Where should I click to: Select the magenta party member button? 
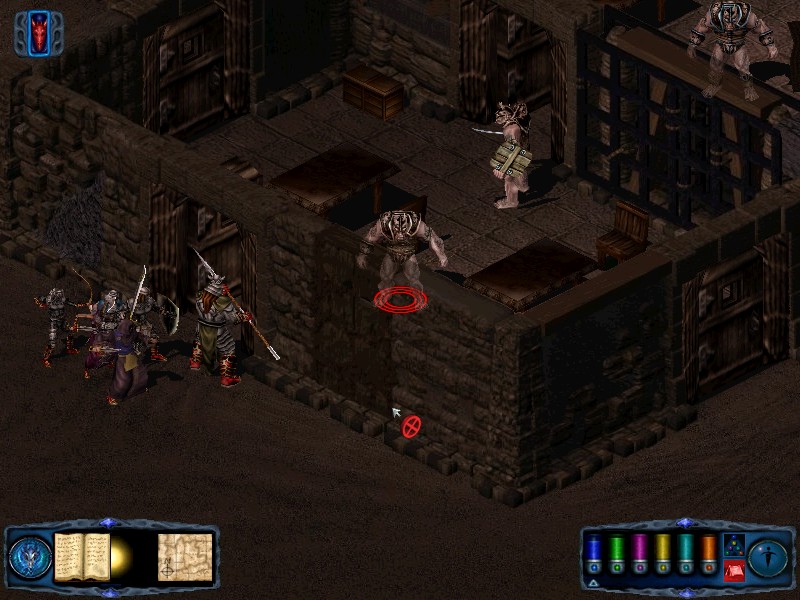pos(639,555)
